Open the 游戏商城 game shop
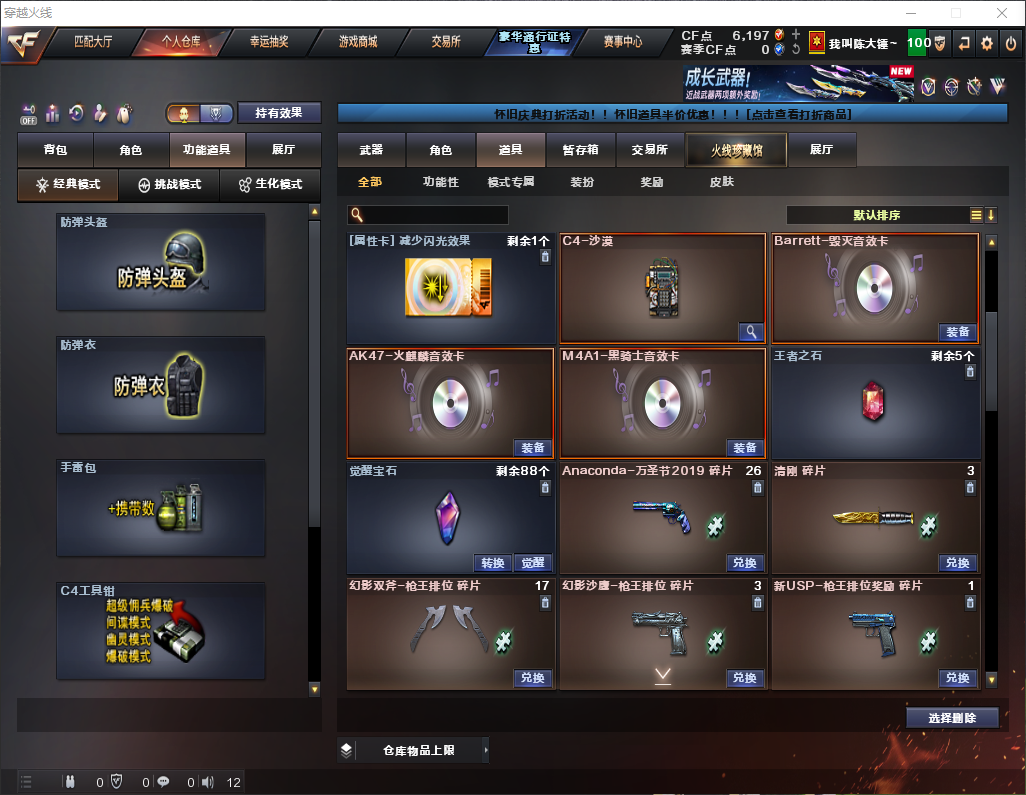Screen dimensions: 1026x795 point(358,42)
